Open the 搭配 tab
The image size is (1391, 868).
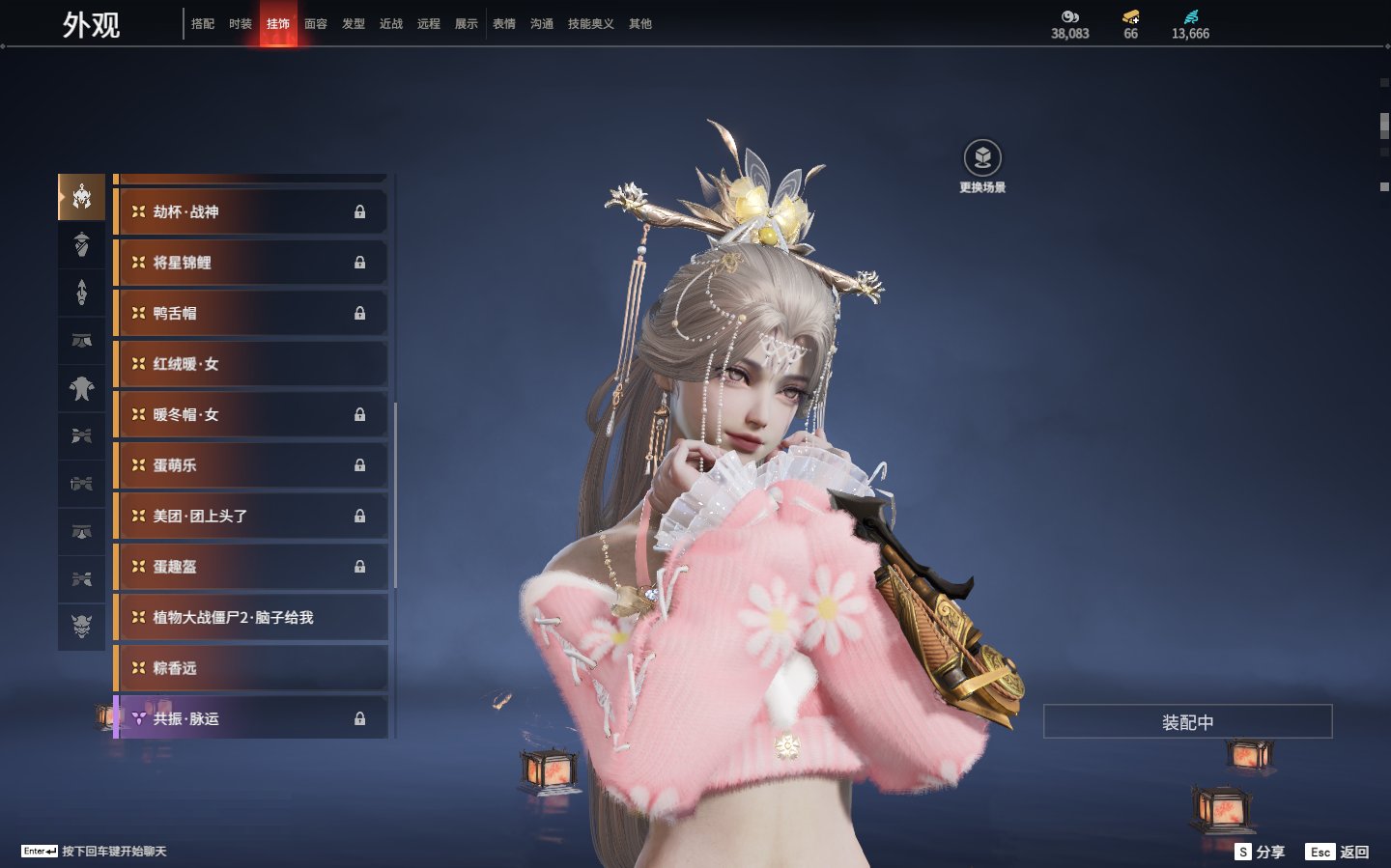pyautogui.click(x=203, y=24)
